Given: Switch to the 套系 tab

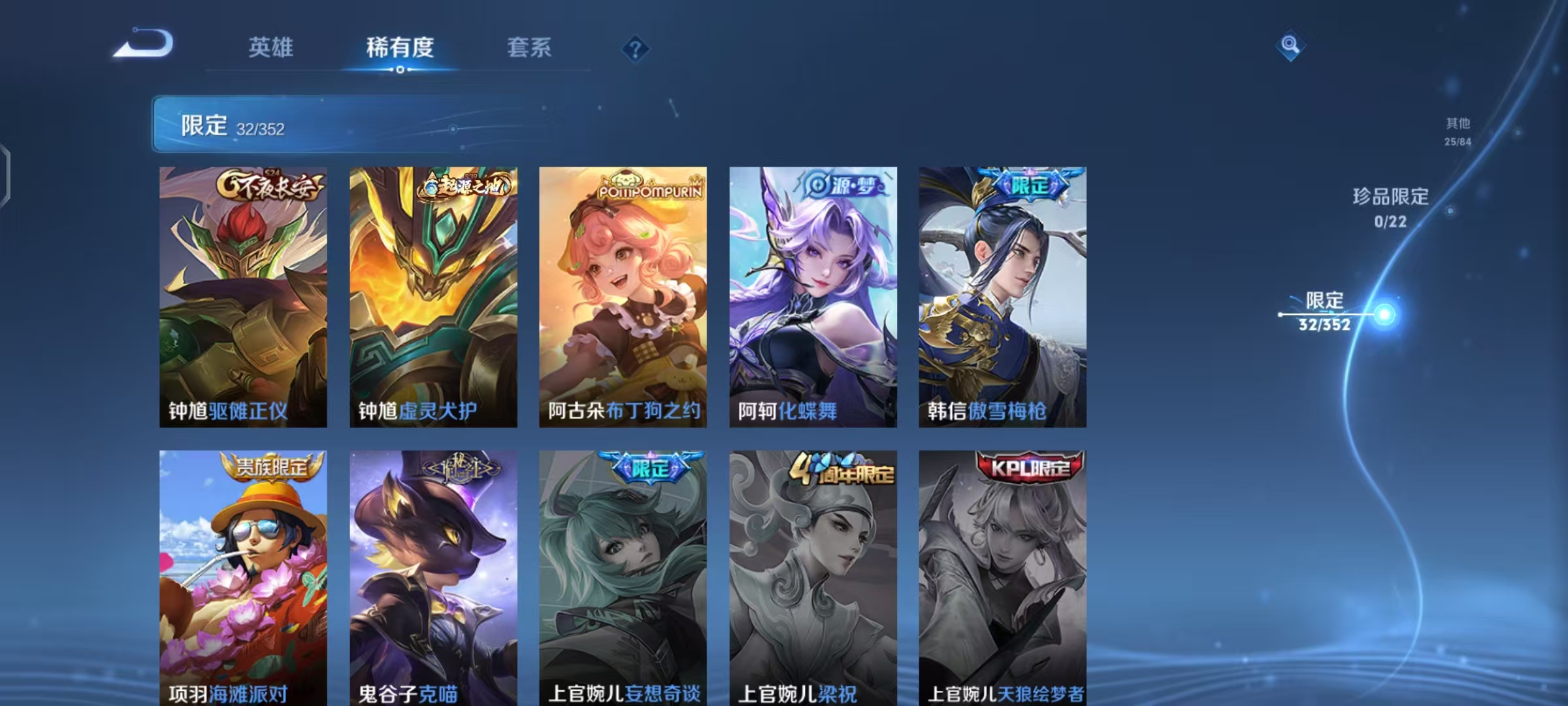Looking at the screenshot, I should [x=530, y=47].
